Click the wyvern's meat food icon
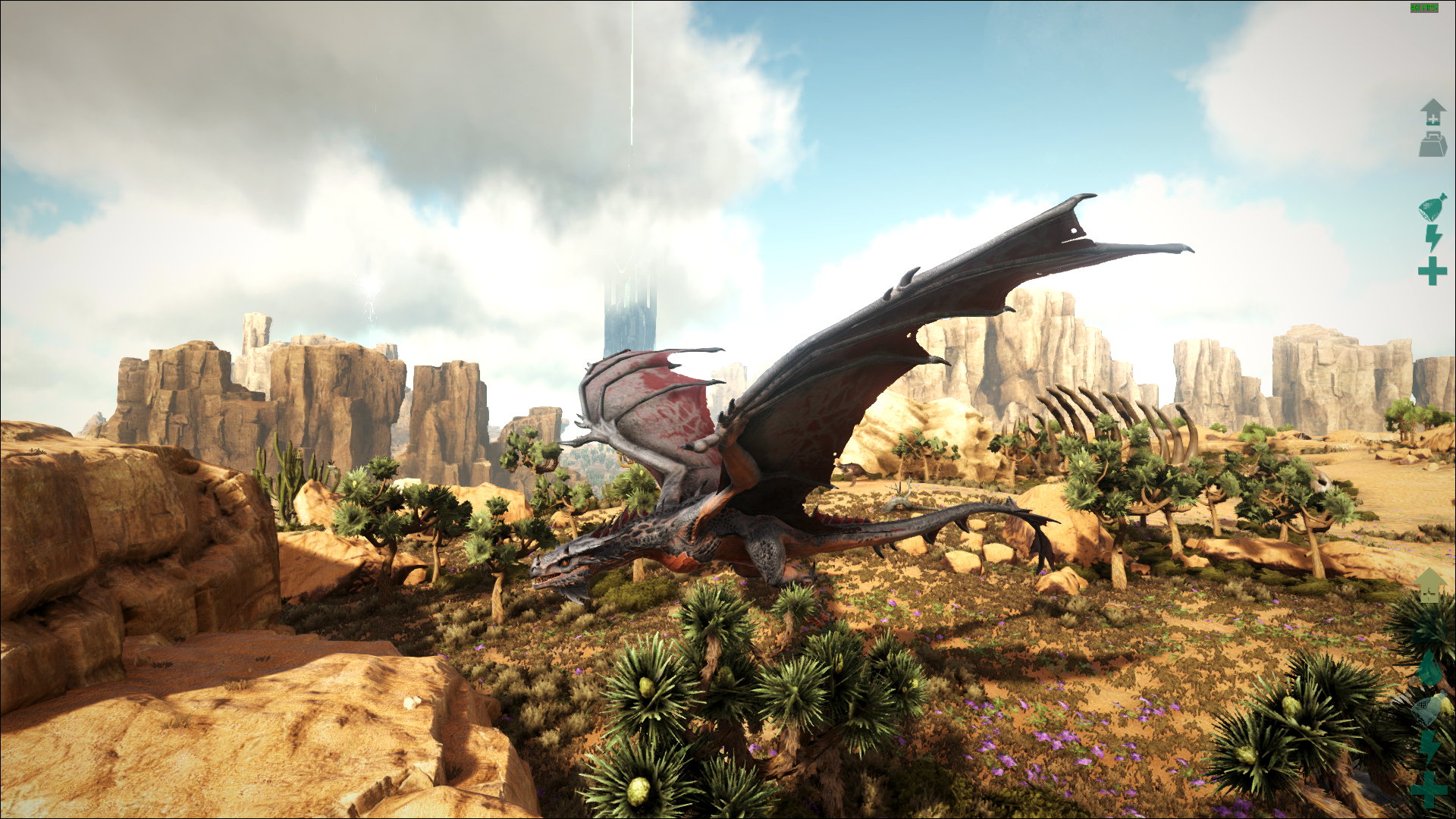Viewport: 1456px width, 819px height. click(1432, 207)
